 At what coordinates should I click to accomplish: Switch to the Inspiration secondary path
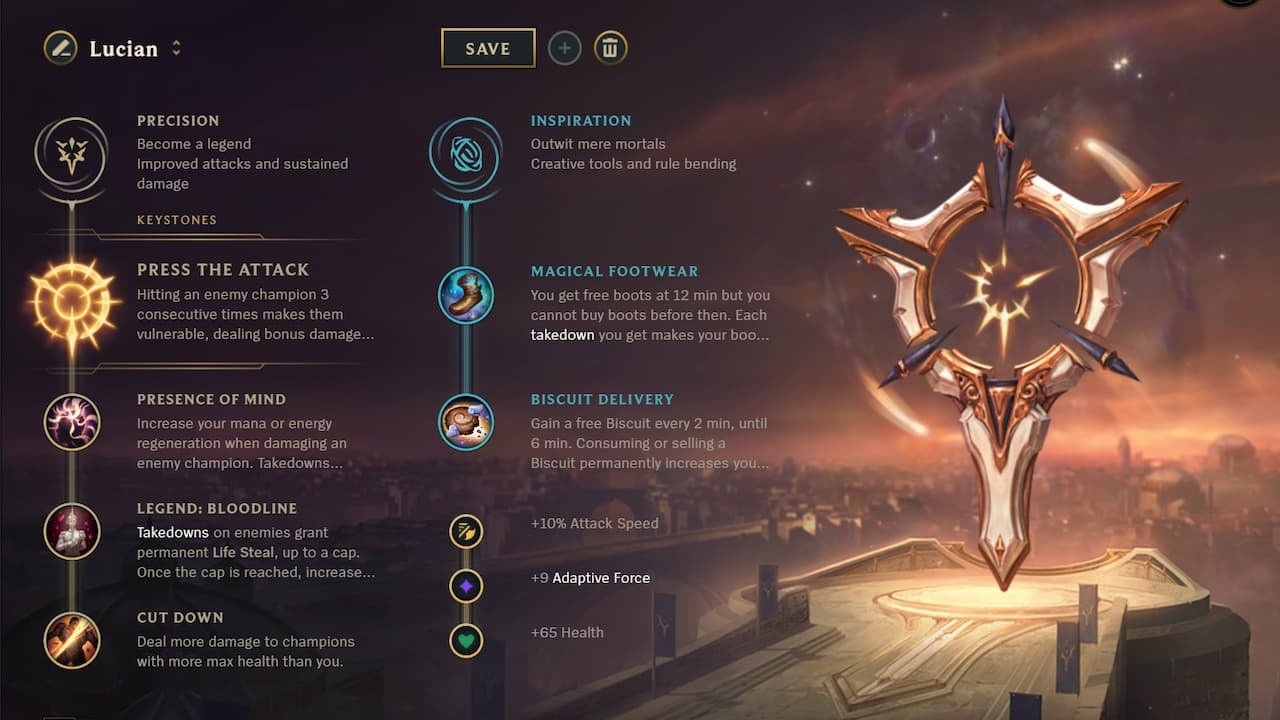tap(466, 155)
